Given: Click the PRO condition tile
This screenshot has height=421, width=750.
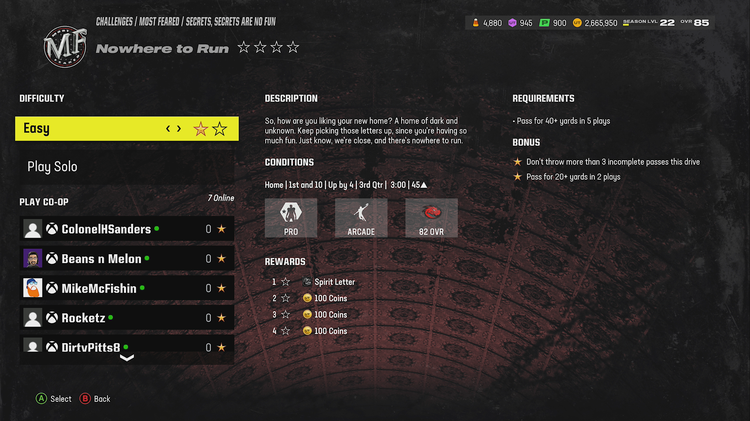Looking at the screenshot, I should 291,218.
